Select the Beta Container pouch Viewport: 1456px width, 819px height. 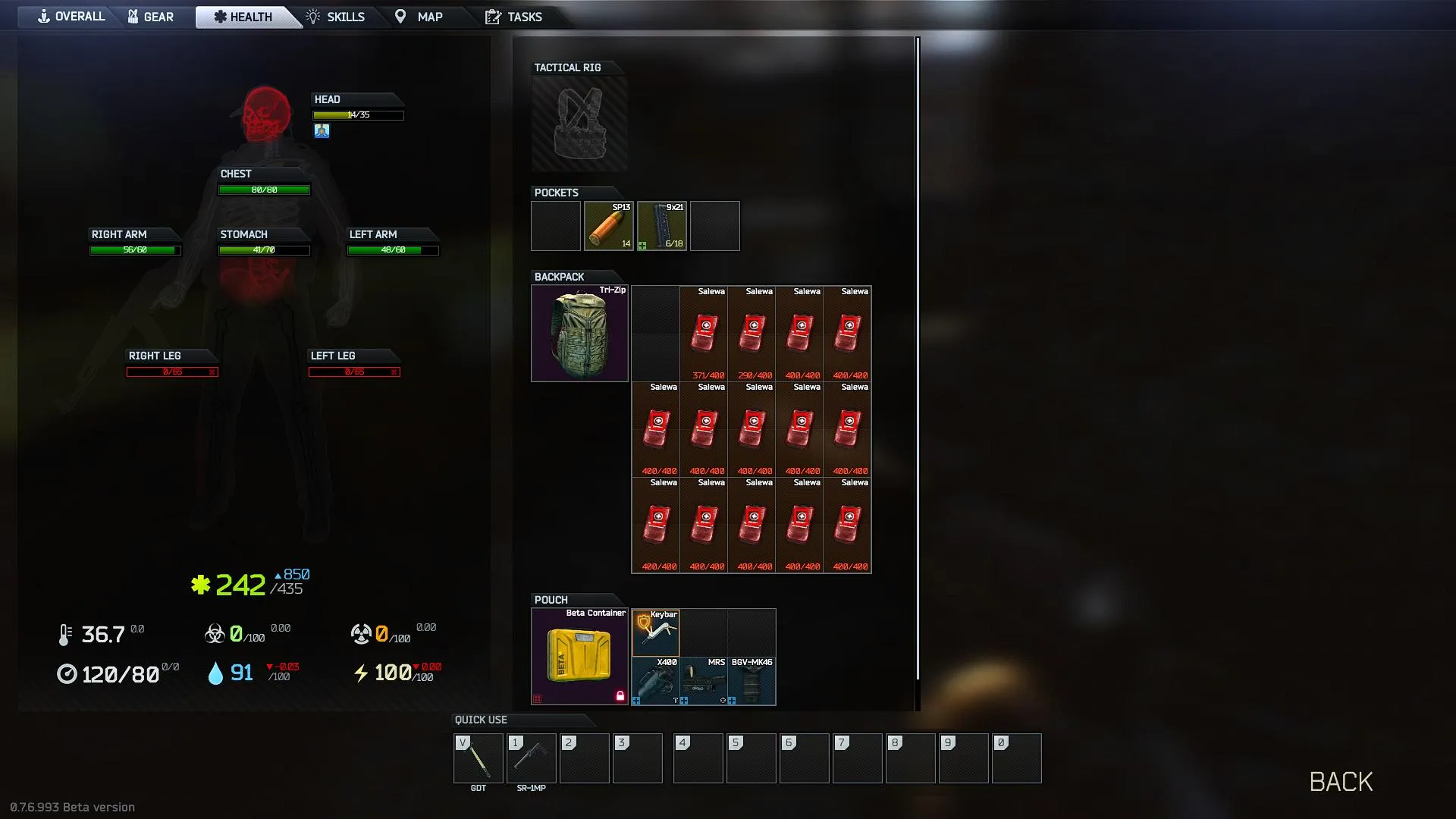click(579, 657)
